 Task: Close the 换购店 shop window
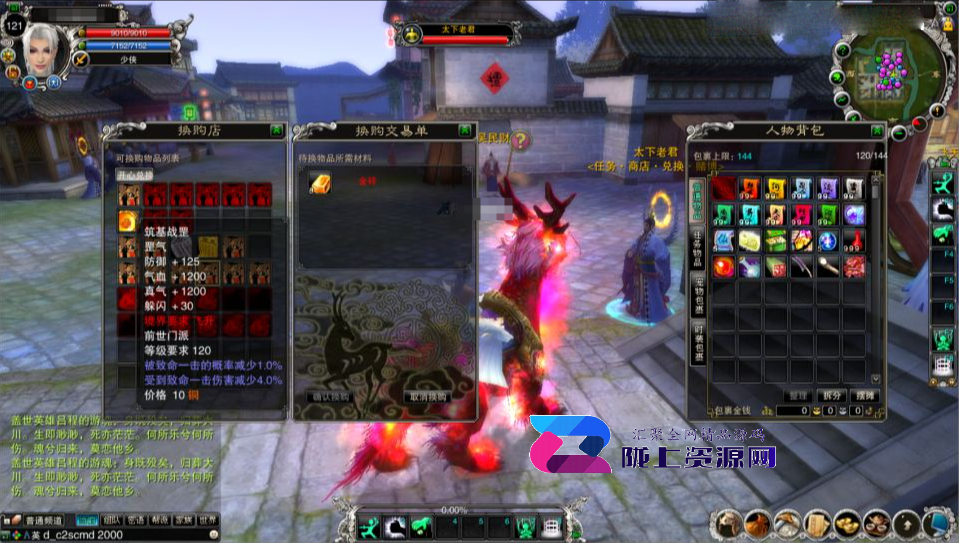[x=275, y=130]
